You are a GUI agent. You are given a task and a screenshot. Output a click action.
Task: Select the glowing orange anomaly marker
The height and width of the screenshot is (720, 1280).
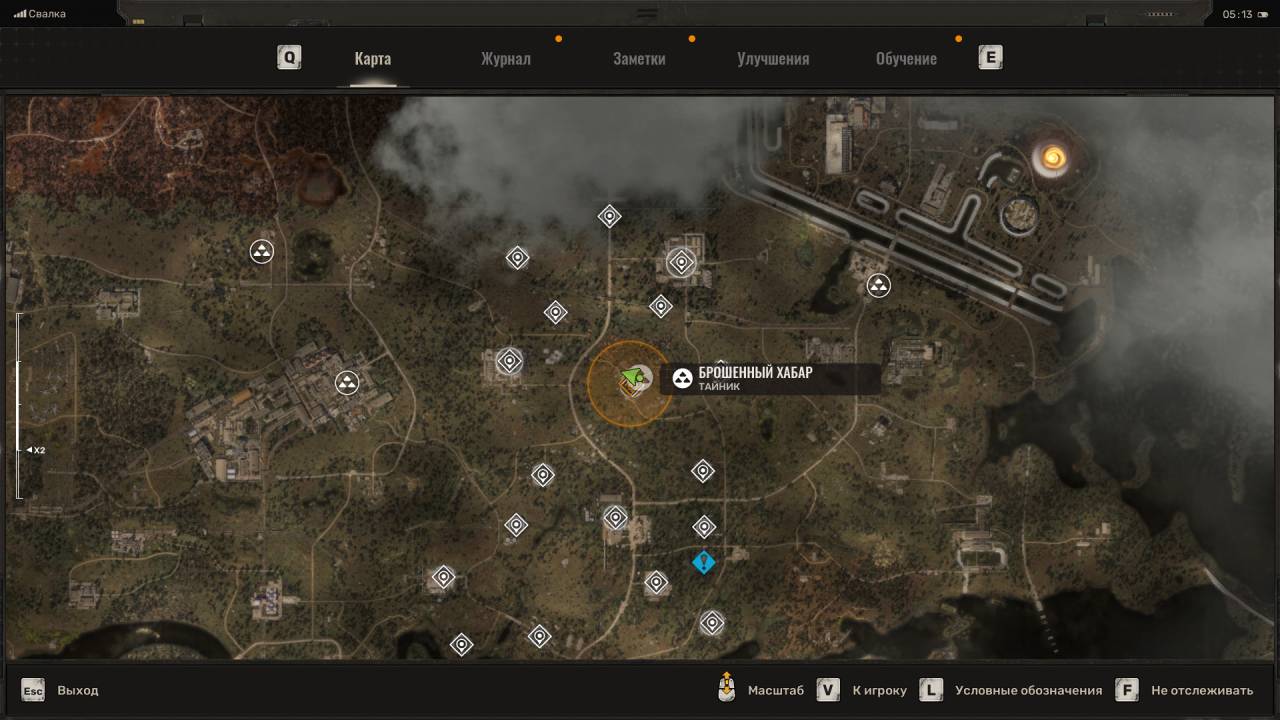click(1052, 156)
